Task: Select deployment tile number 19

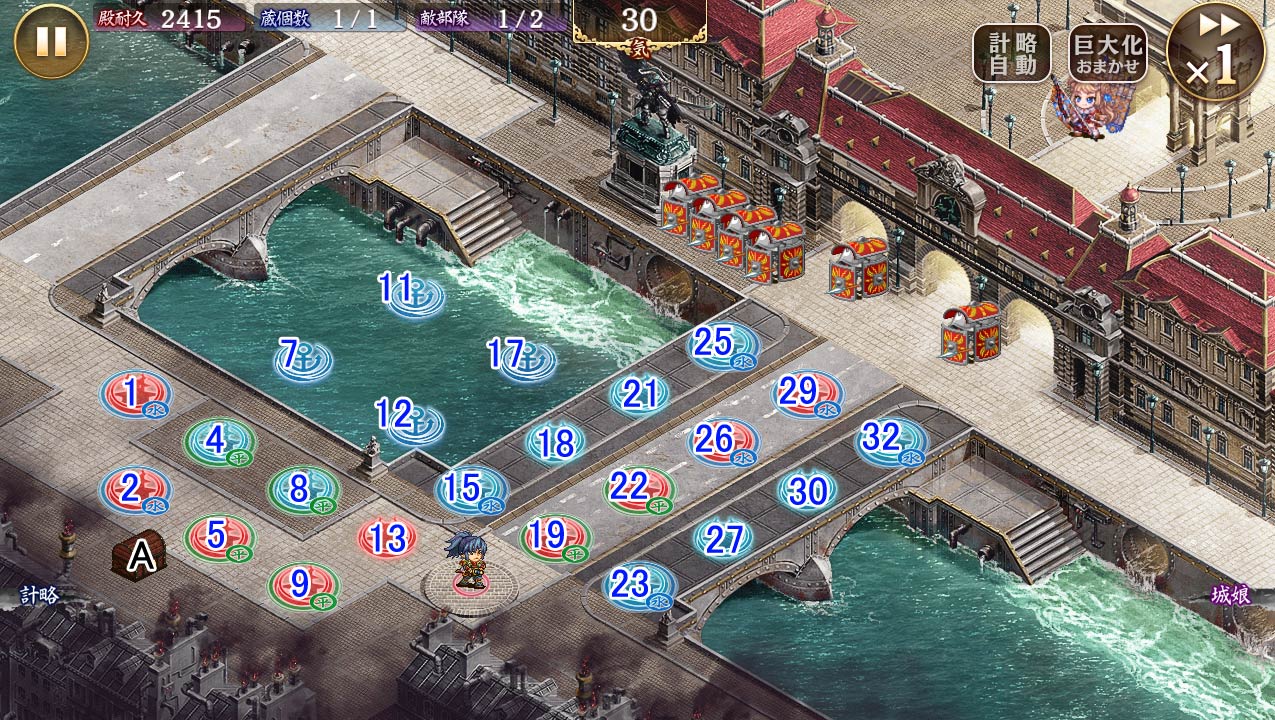Action: point(554,537)
